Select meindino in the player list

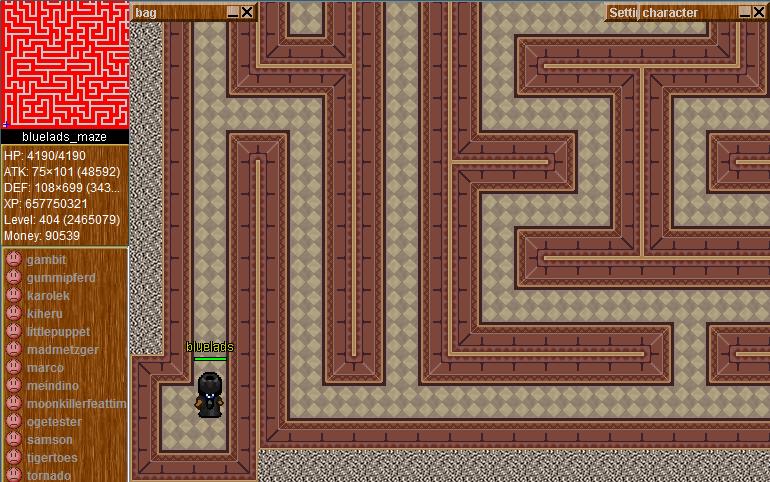coord(53,386)
